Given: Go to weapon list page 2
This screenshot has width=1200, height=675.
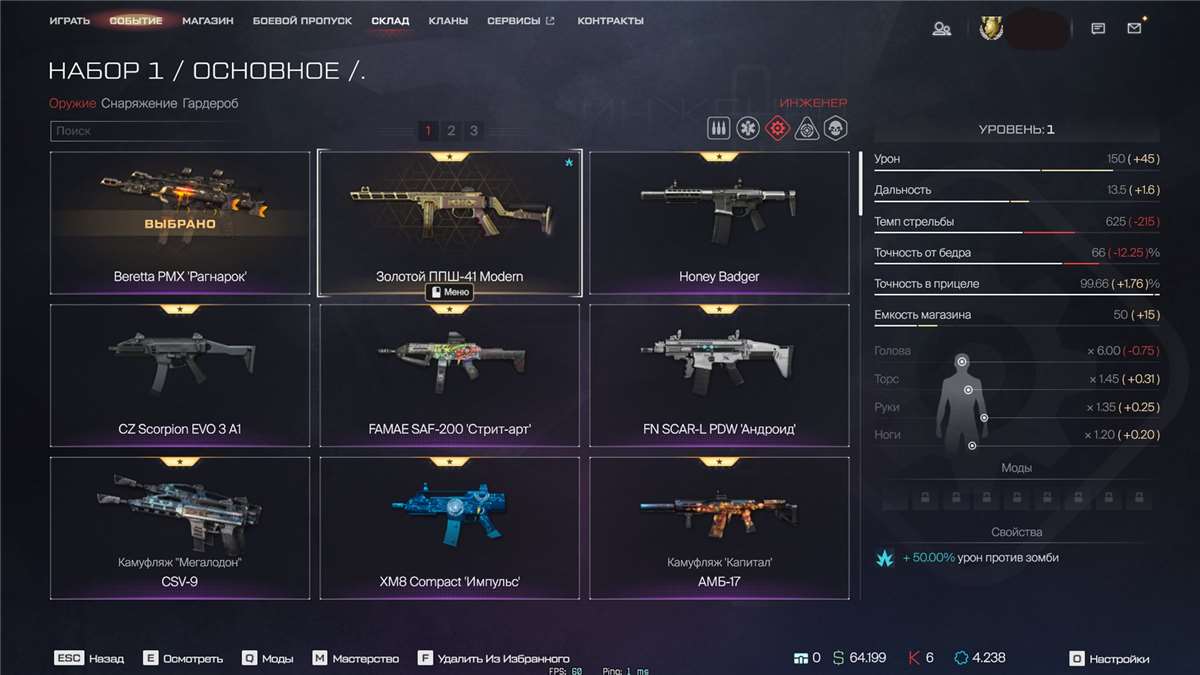Looking at the screenshot, I should 451,131.
